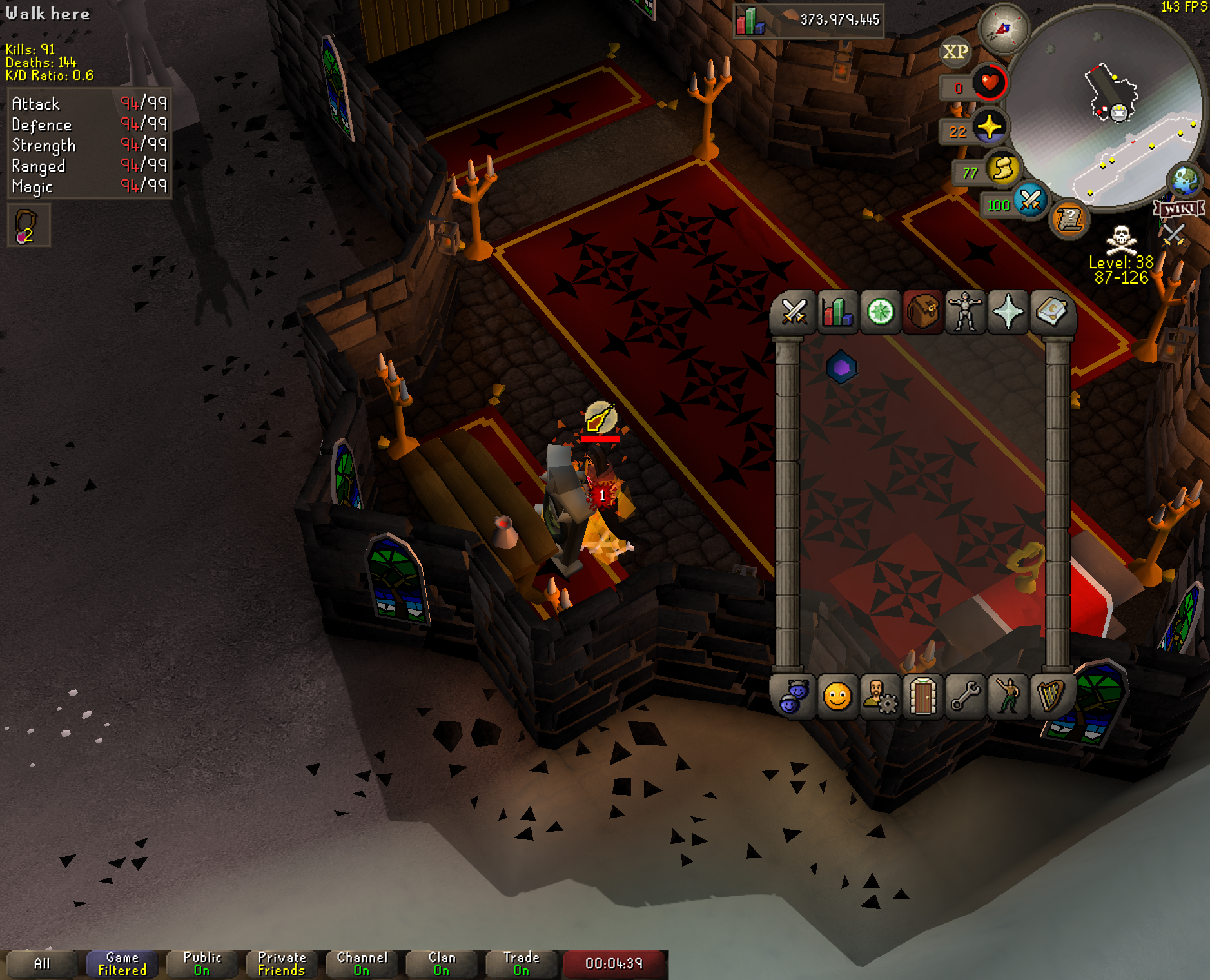This screenshot has height=980, width=1210.
Task: Open the Logout door tab
Action: (922, 696)
